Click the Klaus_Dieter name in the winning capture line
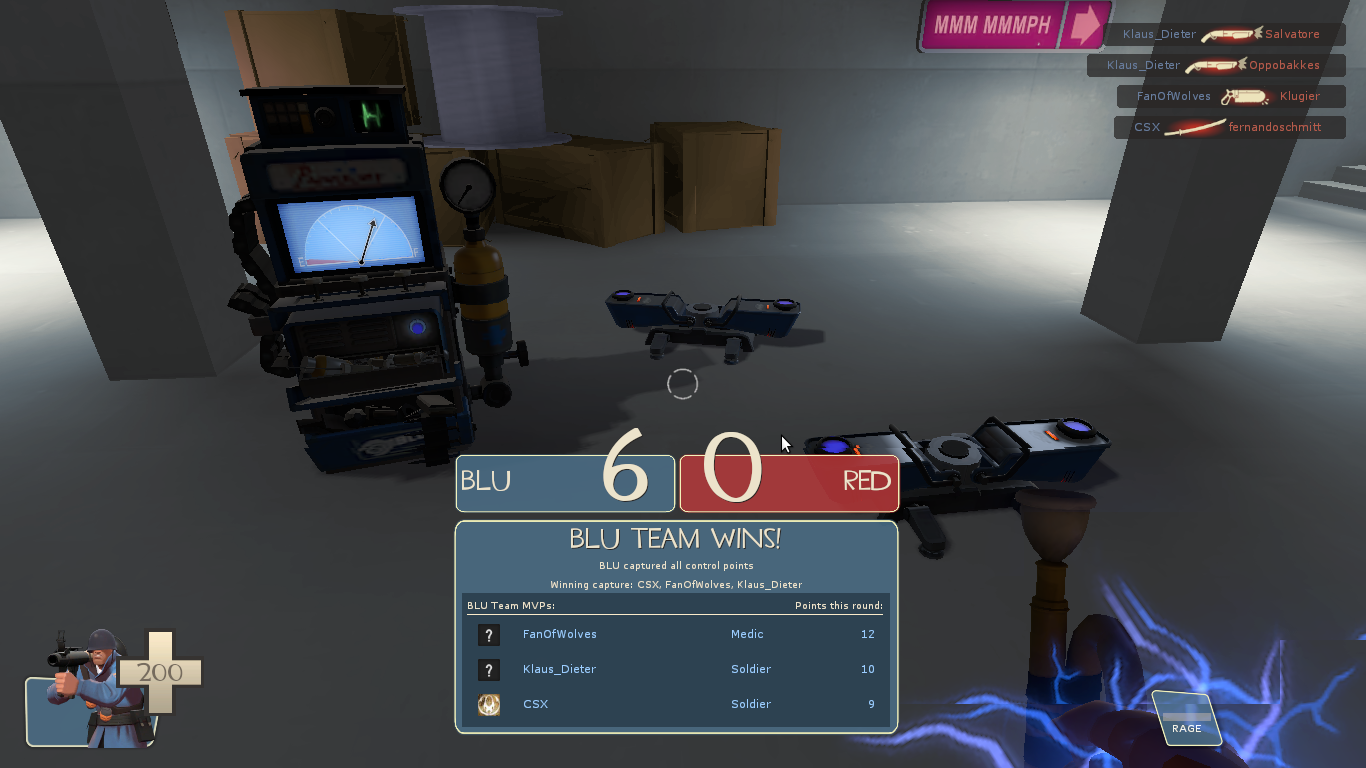Viewport: 1366px width, 768px height. [768, 584]
